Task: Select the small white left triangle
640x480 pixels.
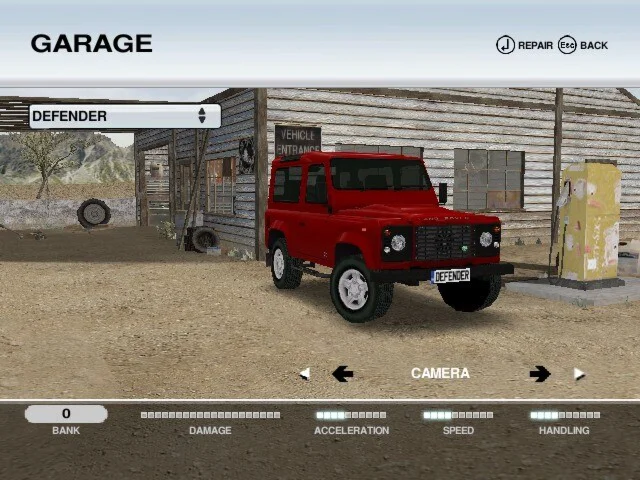Action: (304, 374)
